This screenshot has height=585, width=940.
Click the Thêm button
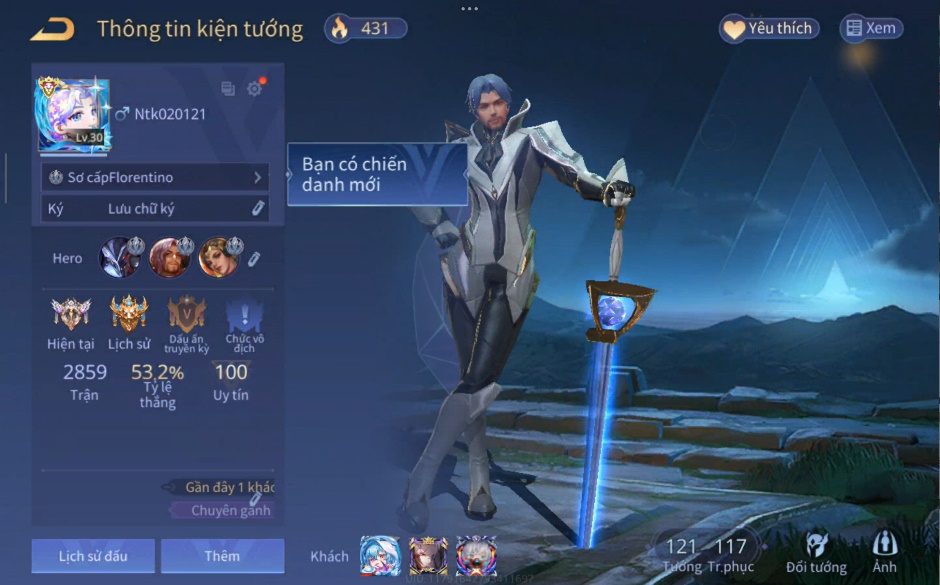222,556
